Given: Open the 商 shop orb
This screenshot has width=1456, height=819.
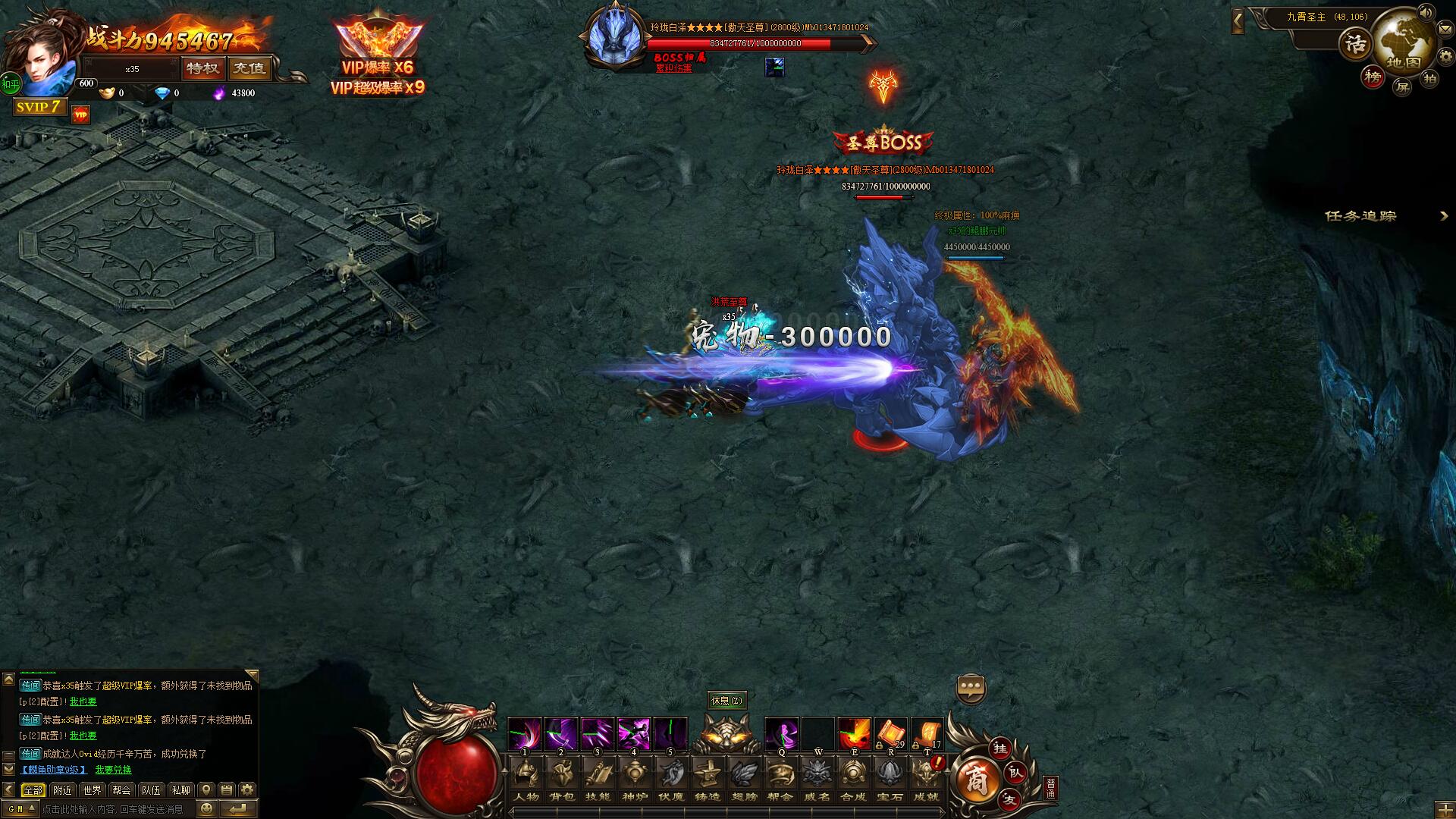Looking at the screenshot, I should [975, 781].
